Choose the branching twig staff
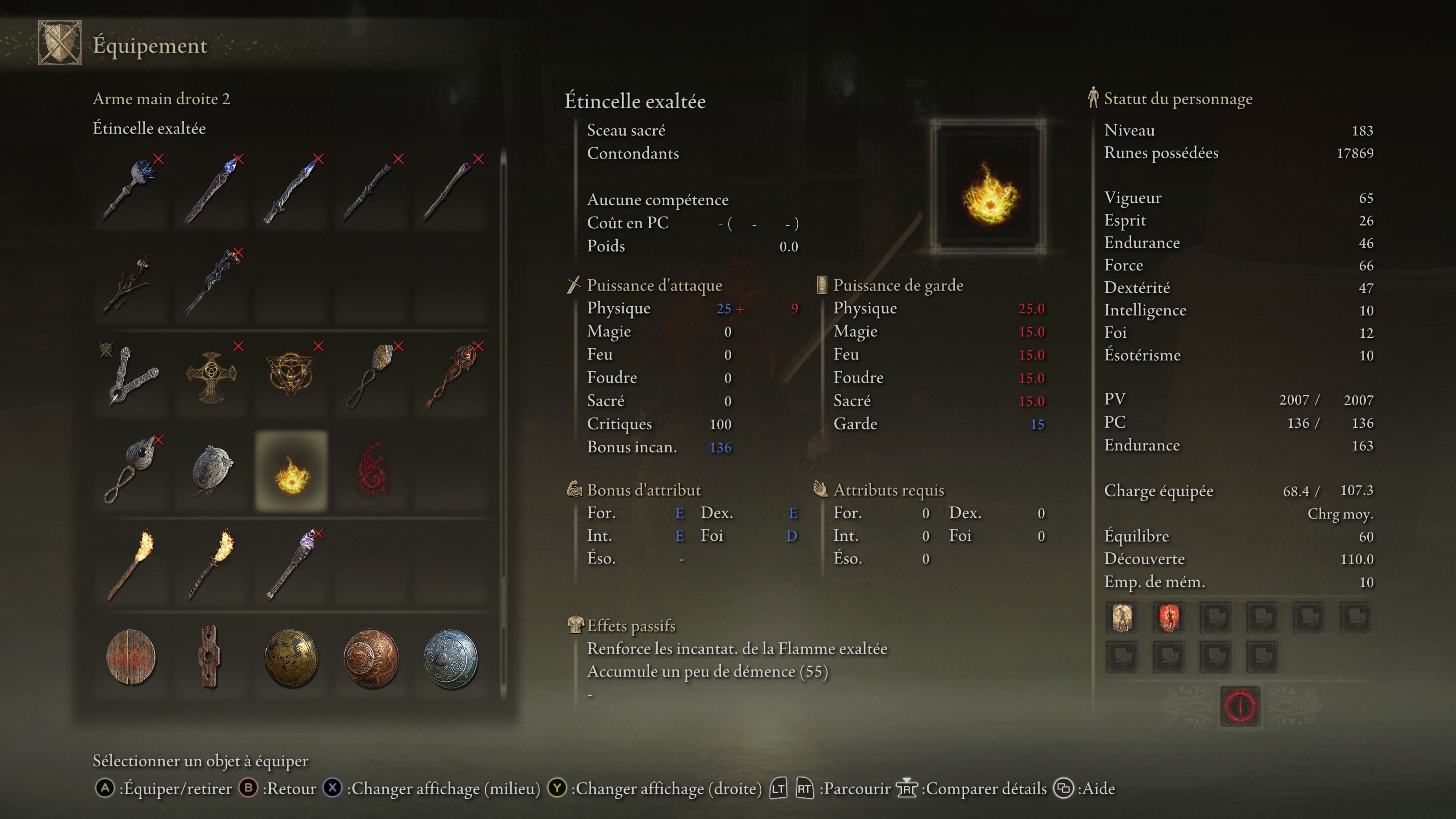Image resolution: width=1456 pixels, height=819 pixels. (132, 282)
